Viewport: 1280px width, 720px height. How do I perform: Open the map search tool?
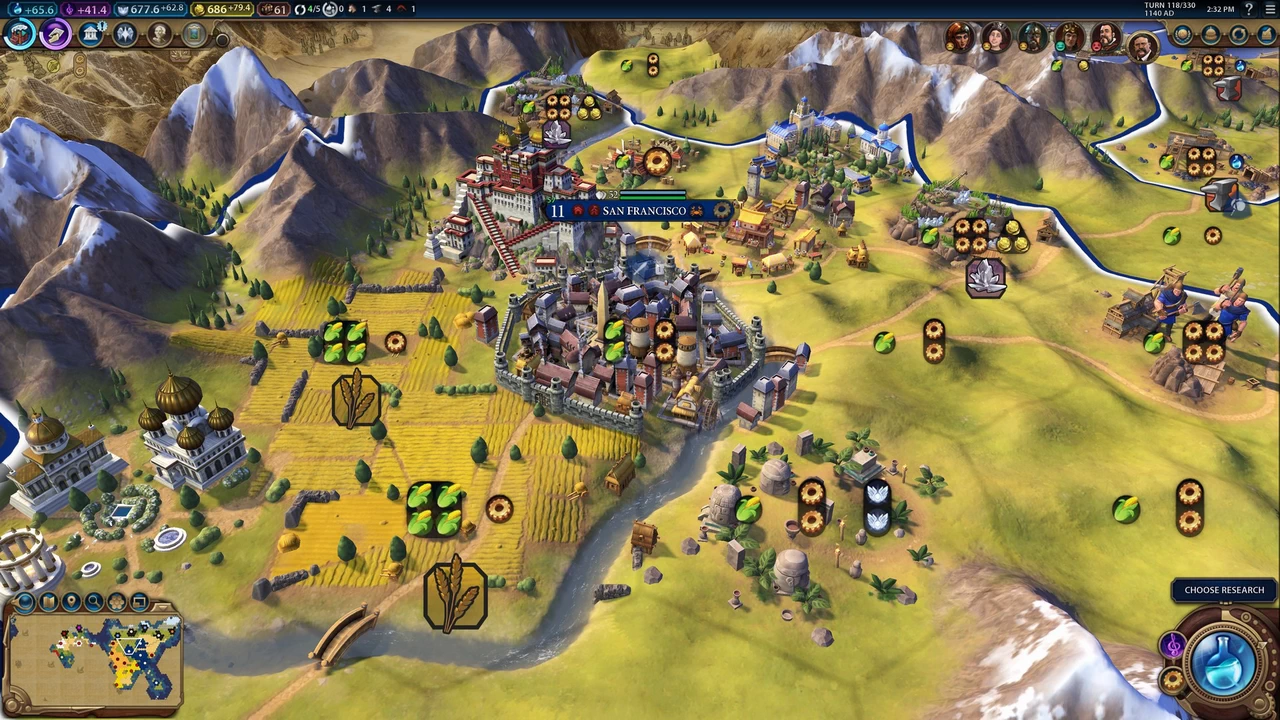click(x=96, y=601)
